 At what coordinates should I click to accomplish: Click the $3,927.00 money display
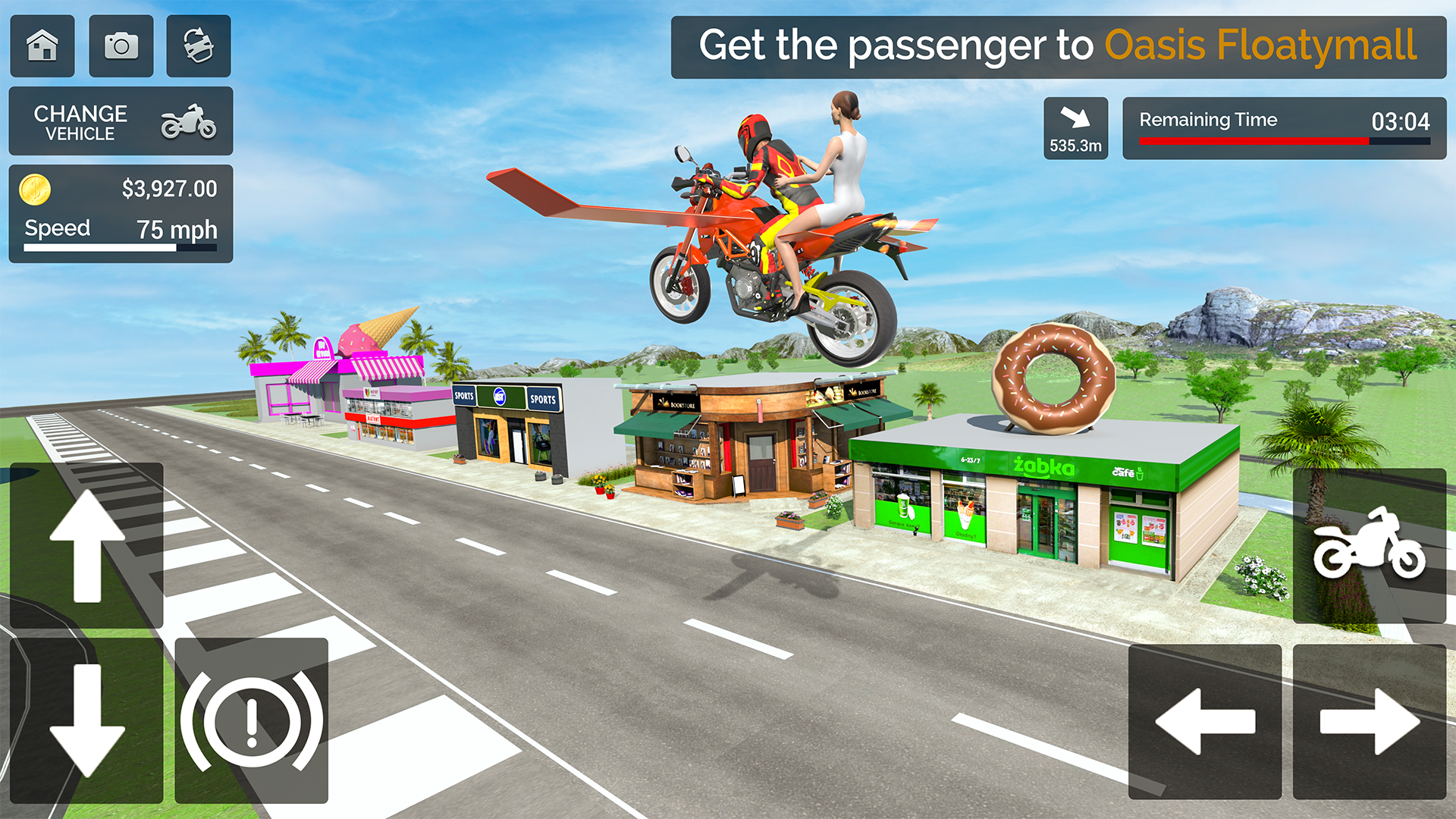point(170,189)
